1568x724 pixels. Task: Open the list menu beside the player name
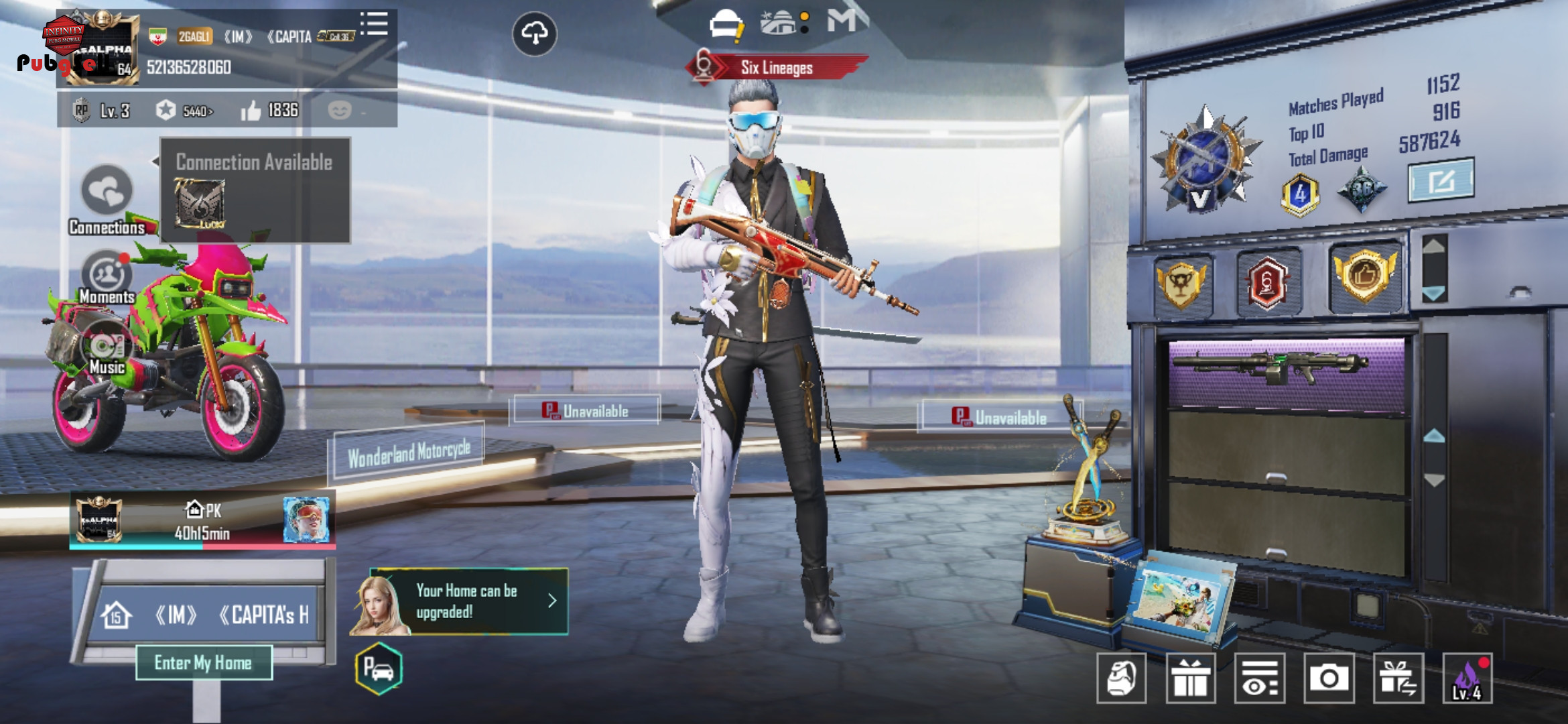(x=375, y=24)
